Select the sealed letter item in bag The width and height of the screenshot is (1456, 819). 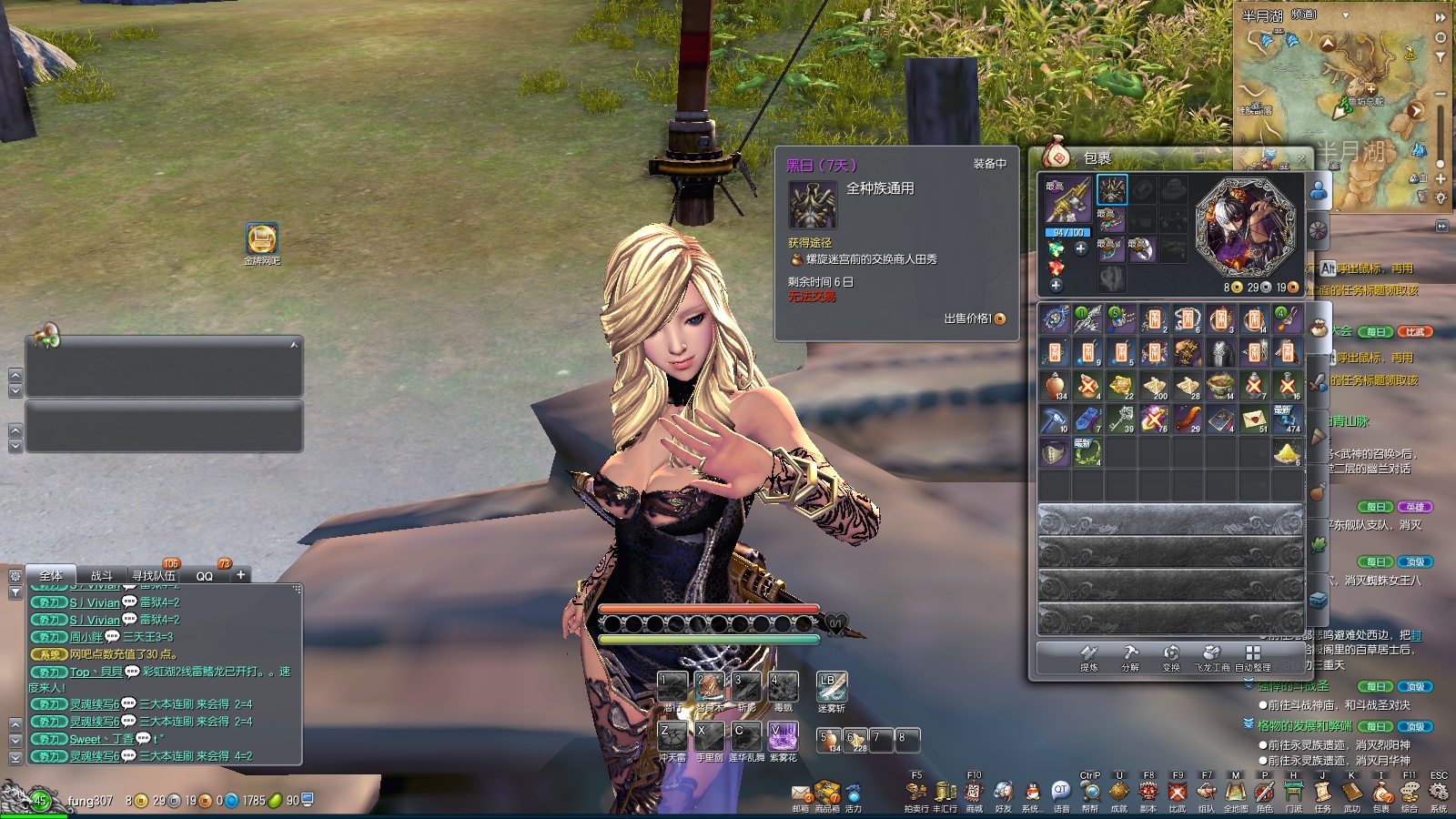[x=1254, y=419]
